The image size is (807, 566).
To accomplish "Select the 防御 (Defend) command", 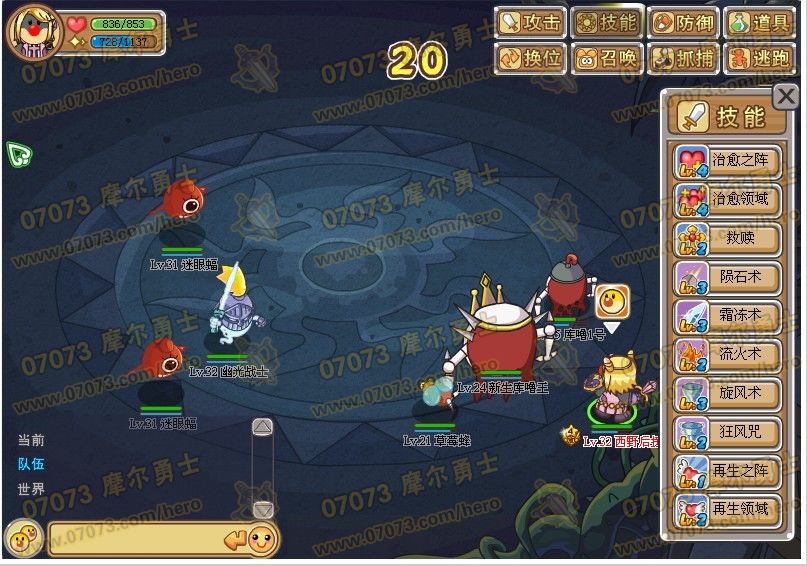I will coord(683,23).
